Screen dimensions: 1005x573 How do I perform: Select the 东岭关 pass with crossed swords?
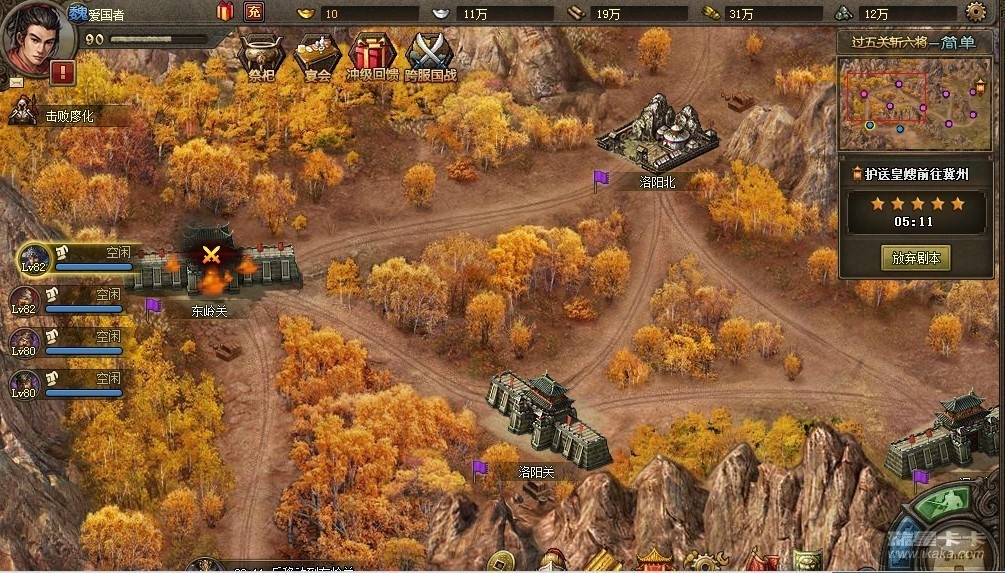click(211, 255)
